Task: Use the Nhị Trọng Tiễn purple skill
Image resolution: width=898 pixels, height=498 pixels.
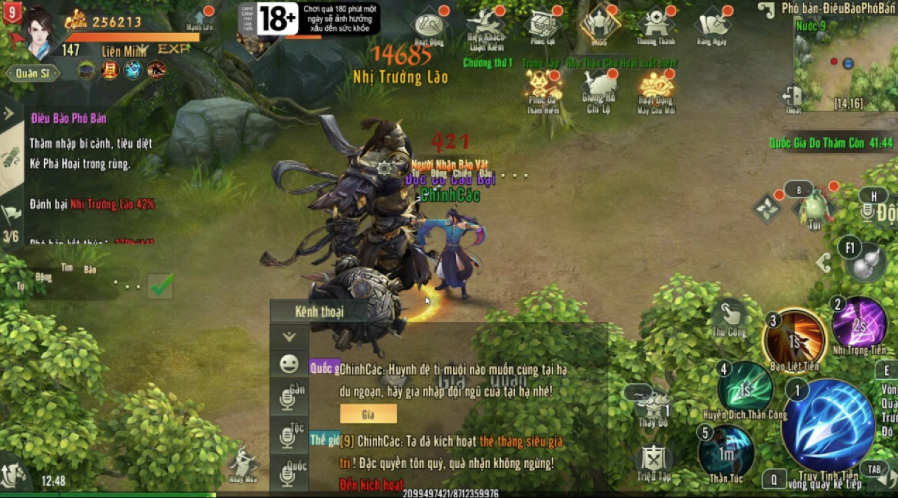Action: pos(860,322)
